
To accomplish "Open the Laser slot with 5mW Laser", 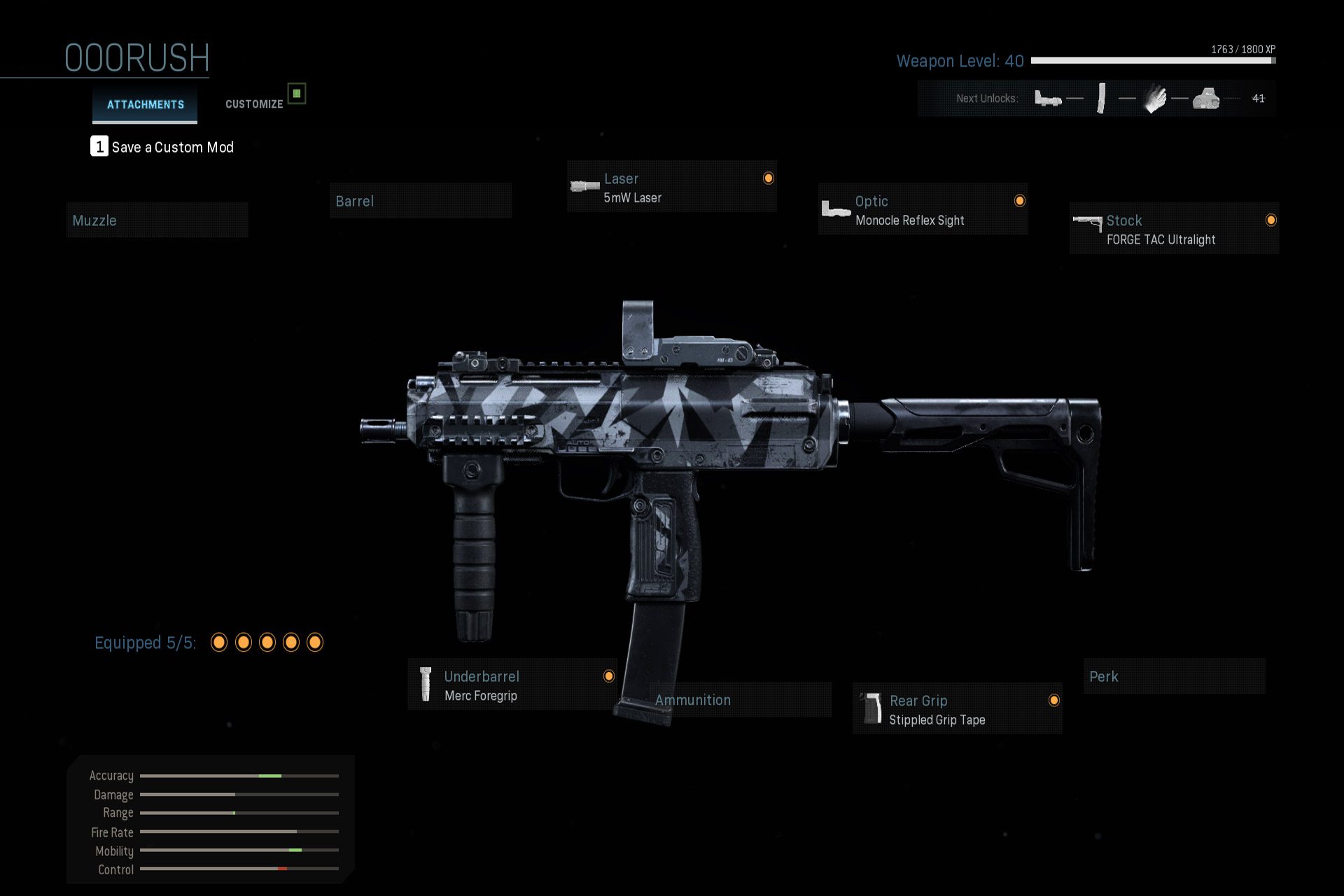I will tap(671, 188).
